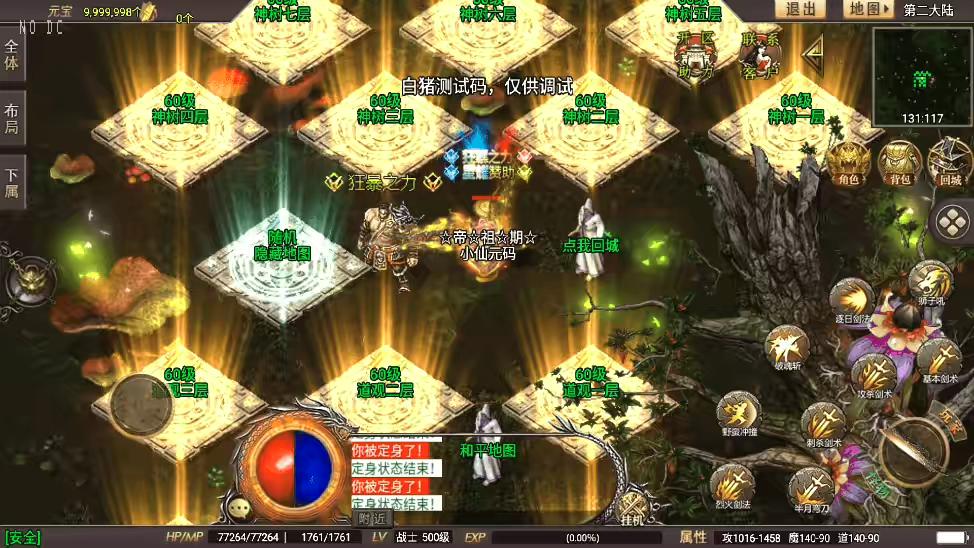
Task: Use the 半月弯刀 skill
Action: [810, 487]
